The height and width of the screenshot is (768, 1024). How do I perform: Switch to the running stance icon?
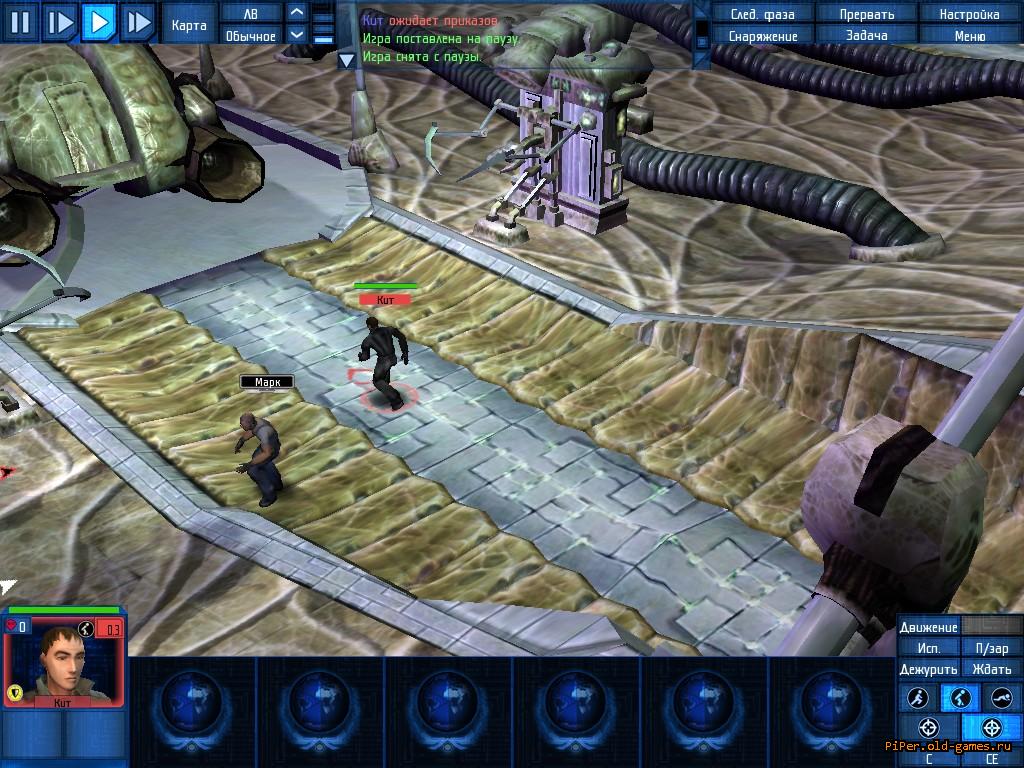click(919, 698)
